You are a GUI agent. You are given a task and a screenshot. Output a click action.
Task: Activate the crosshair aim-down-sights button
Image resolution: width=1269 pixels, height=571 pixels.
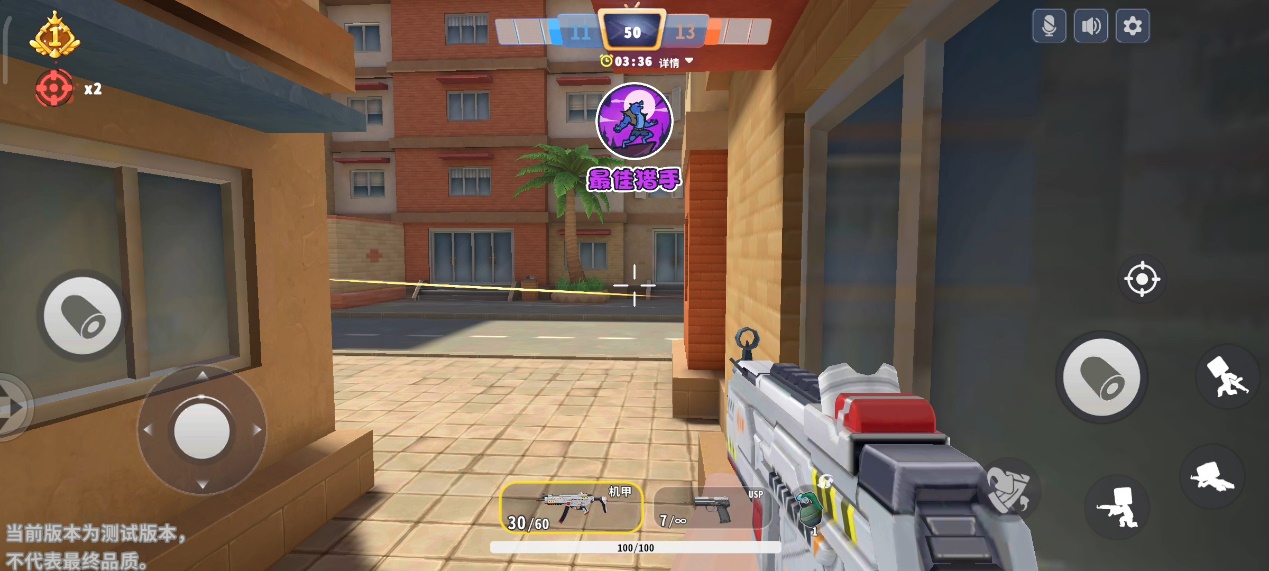click(x=1141, y=279)
